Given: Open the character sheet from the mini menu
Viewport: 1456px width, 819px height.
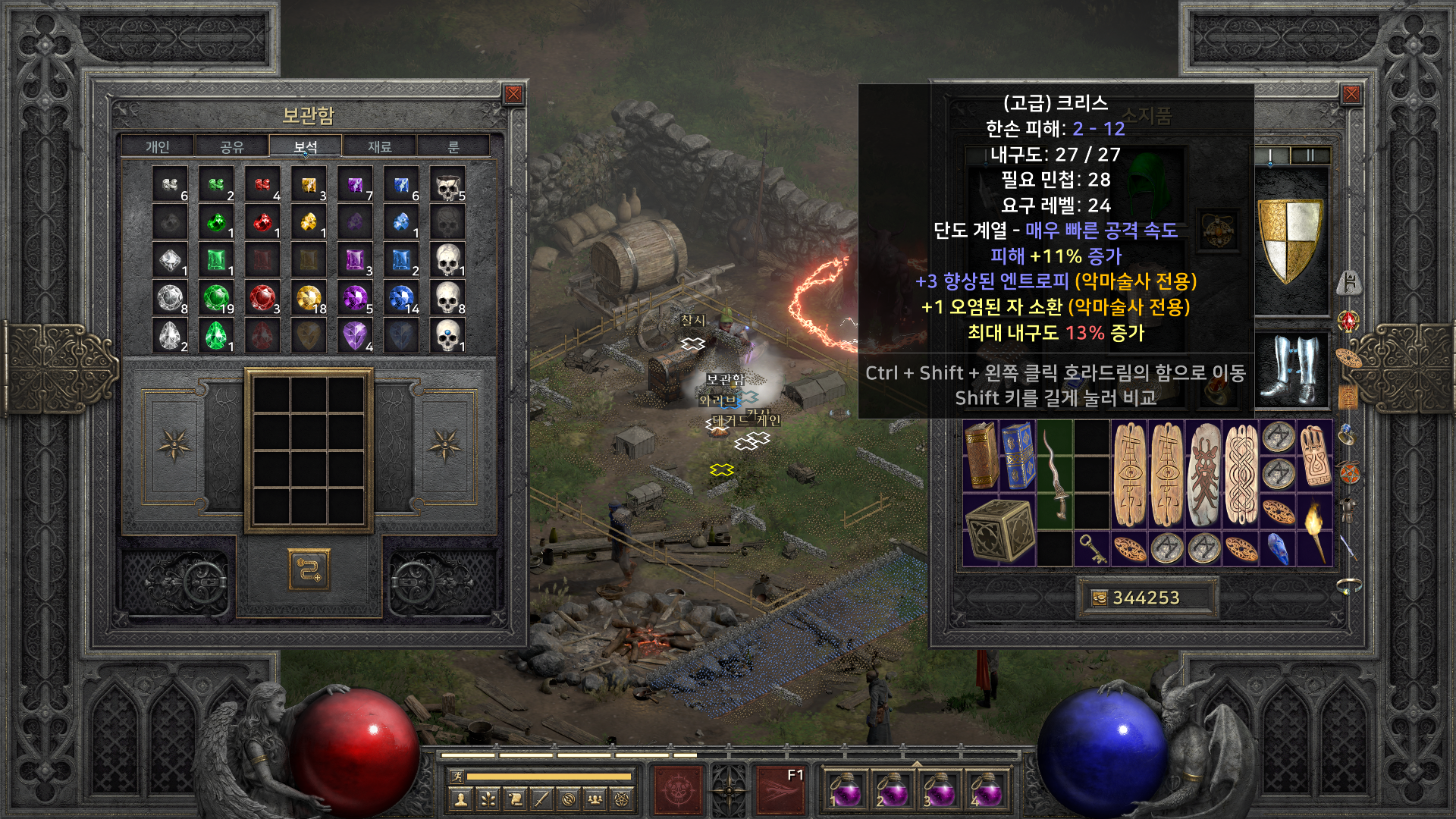Looking at the screenshot, I should pos(460,799).
